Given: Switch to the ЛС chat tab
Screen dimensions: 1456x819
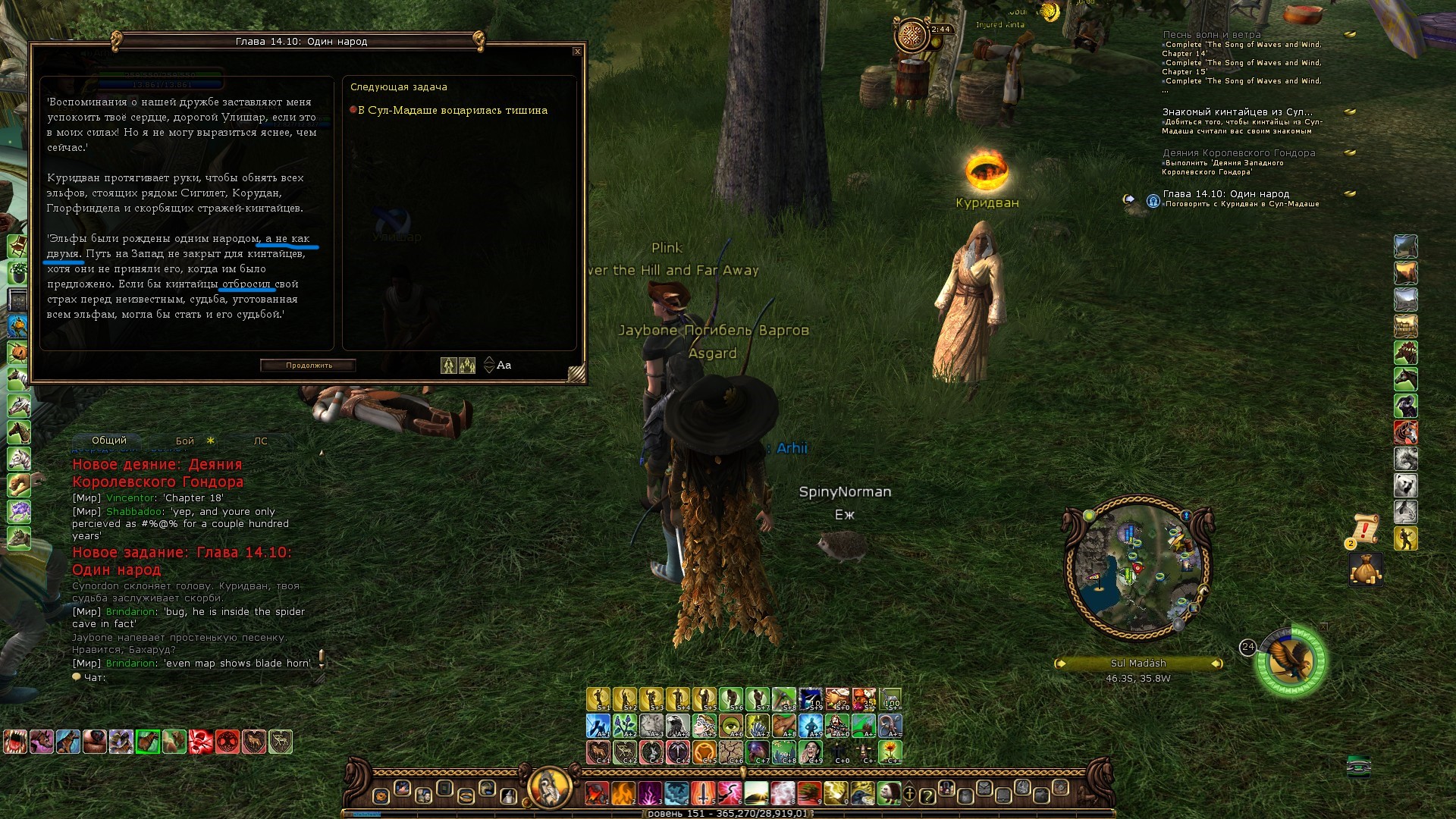Looking at the screenshot, I should coord(260,441).
